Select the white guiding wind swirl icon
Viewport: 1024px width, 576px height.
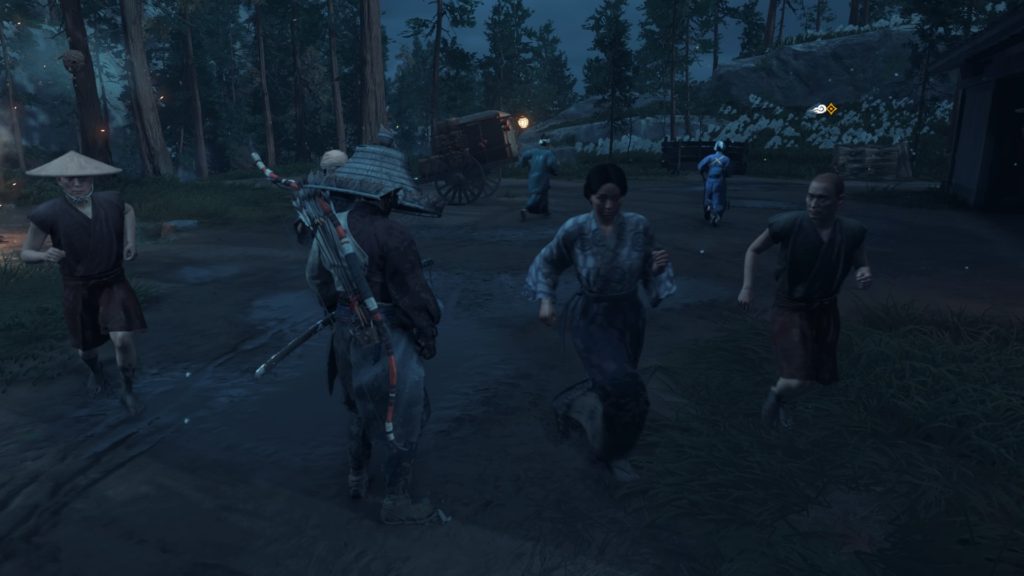click(820, 108)
